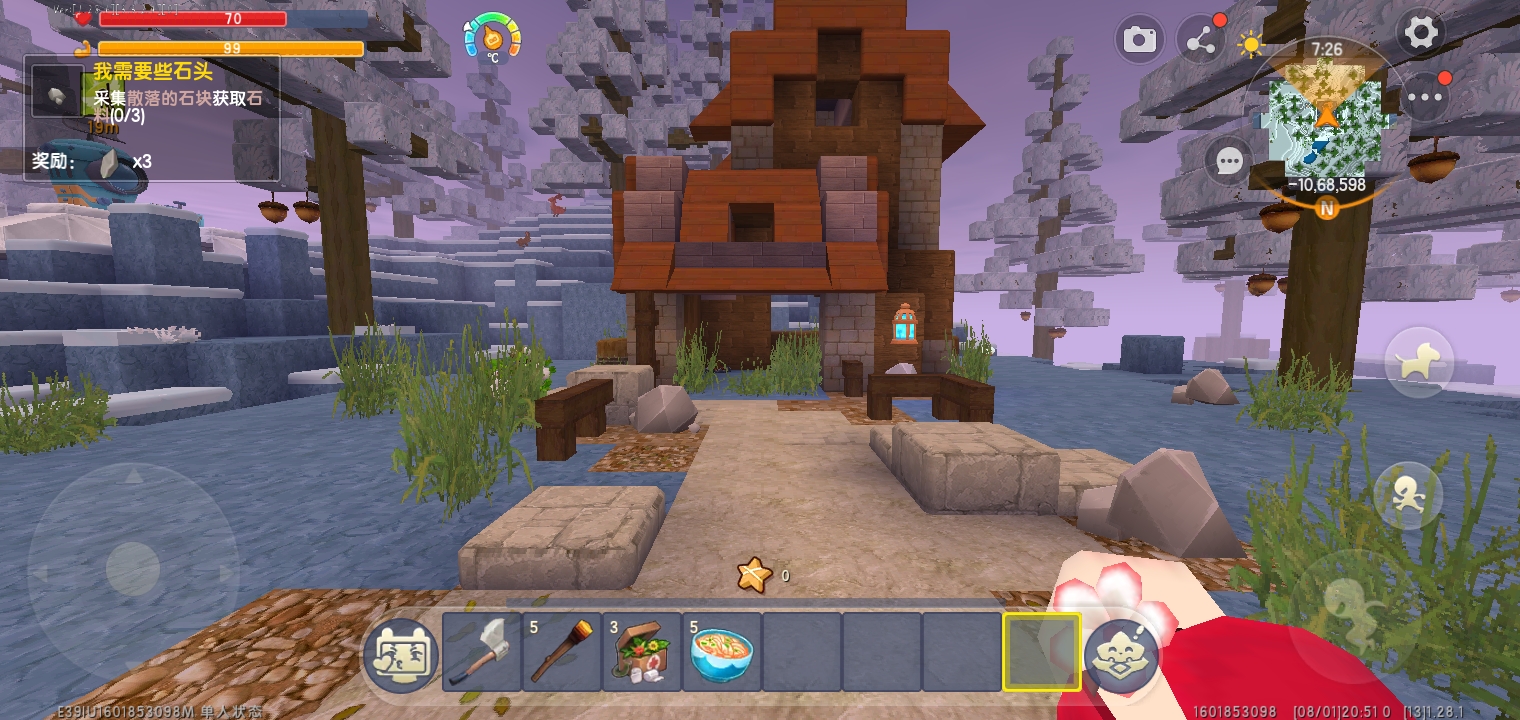Select the noodle bowl food slot
The image size is (1520, 720).
pos(722,652)
